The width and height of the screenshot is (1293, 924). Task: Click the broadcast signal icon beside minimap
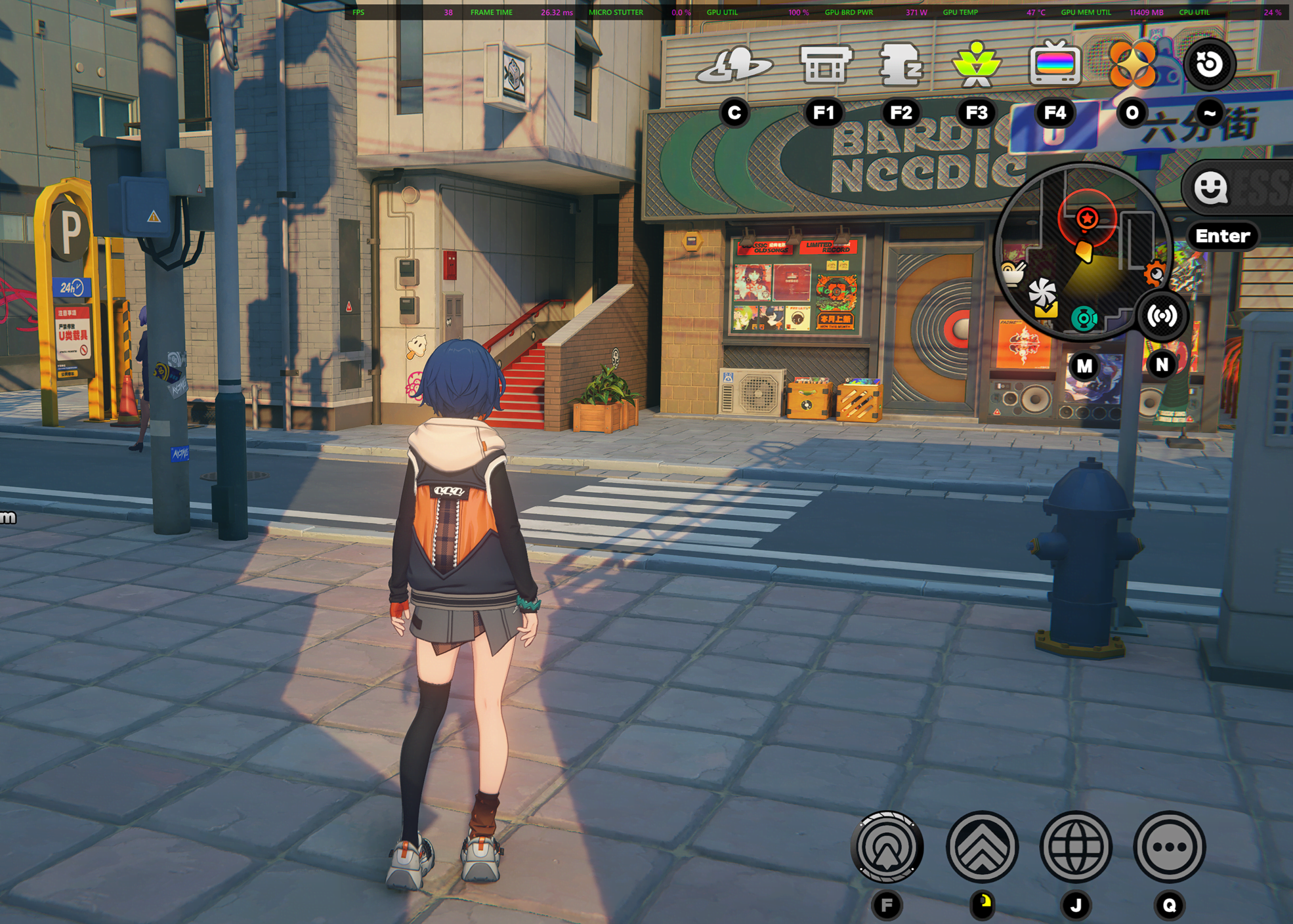click(x=1162, y=316)
